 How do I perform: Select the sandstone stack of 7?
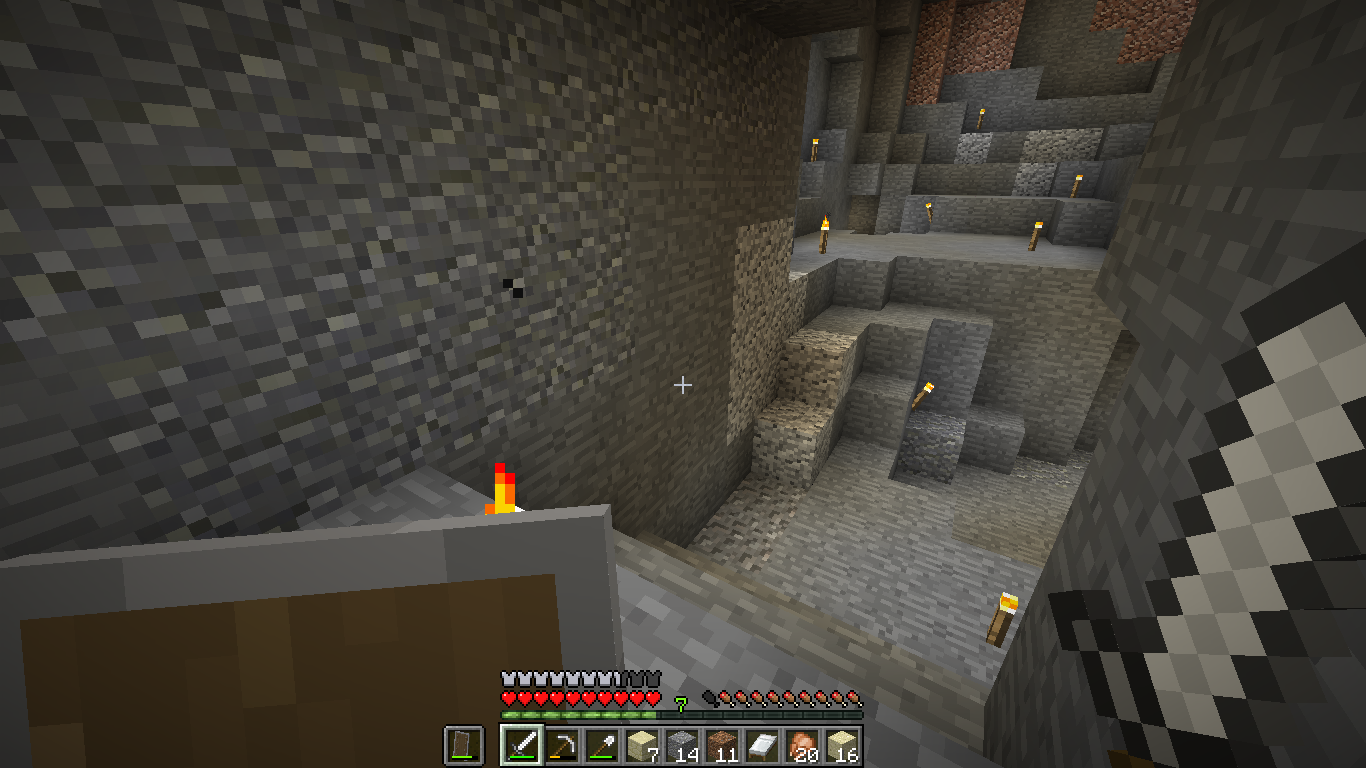point(642,746)
